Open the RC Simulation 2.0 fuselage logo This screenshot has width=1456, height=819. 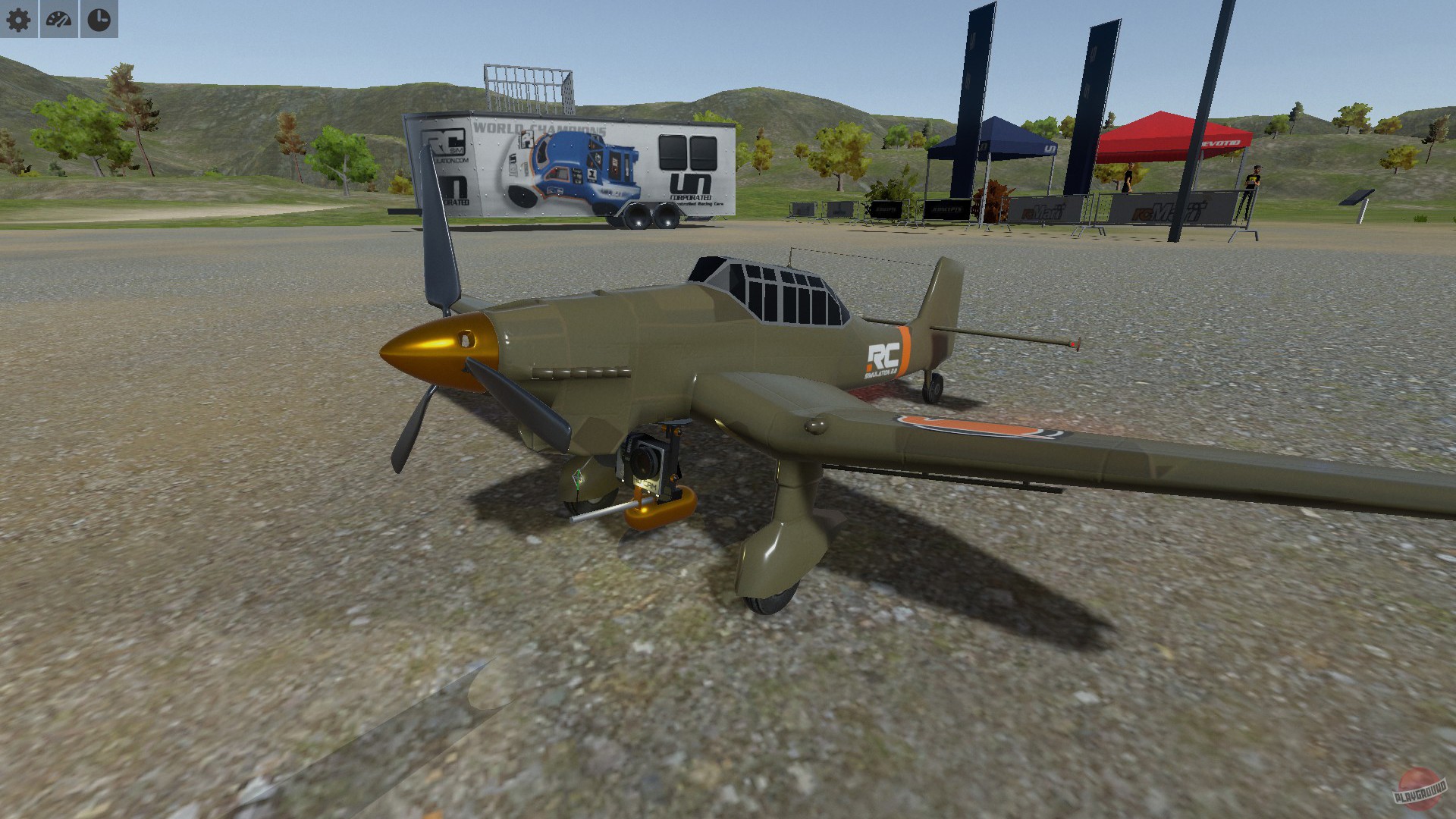[883, 356]
